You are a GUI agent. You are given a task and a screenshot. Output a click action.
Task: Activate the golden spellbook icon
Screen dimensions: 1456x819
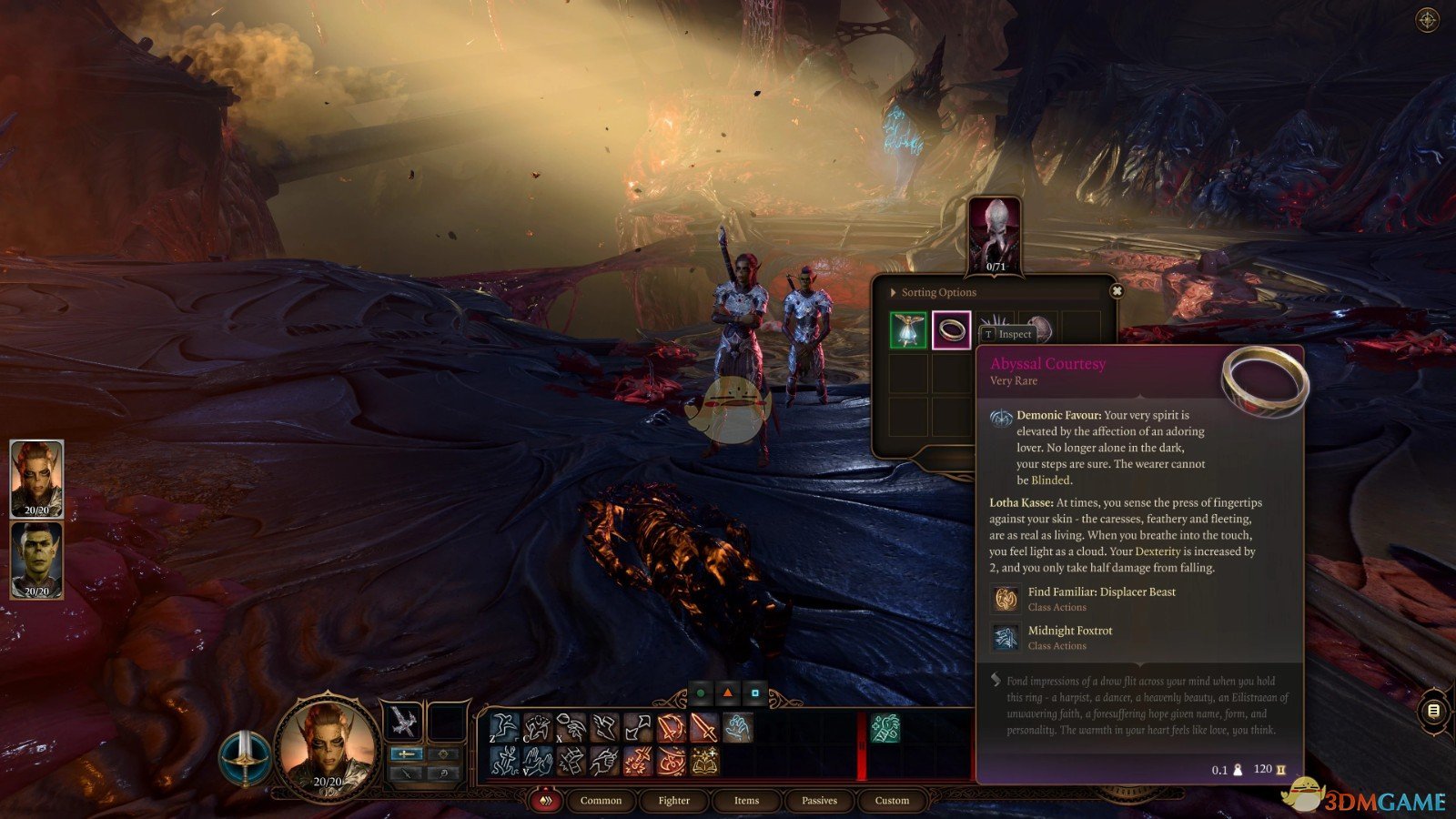(703, 761)
